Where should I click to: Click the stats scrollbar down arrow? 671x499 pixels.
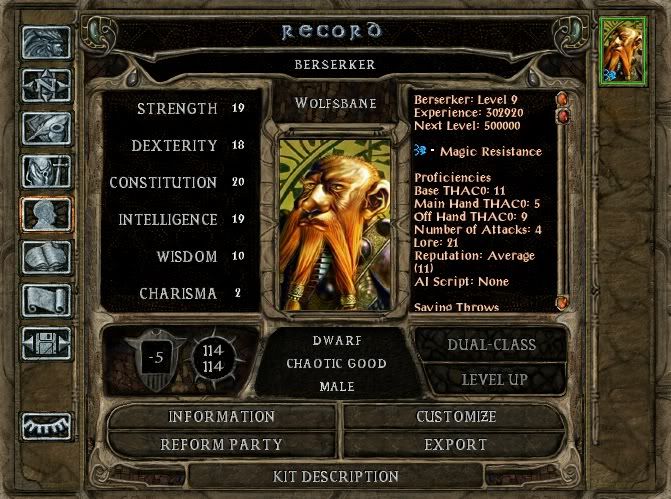pyautogui.click(x=562, y=302)
